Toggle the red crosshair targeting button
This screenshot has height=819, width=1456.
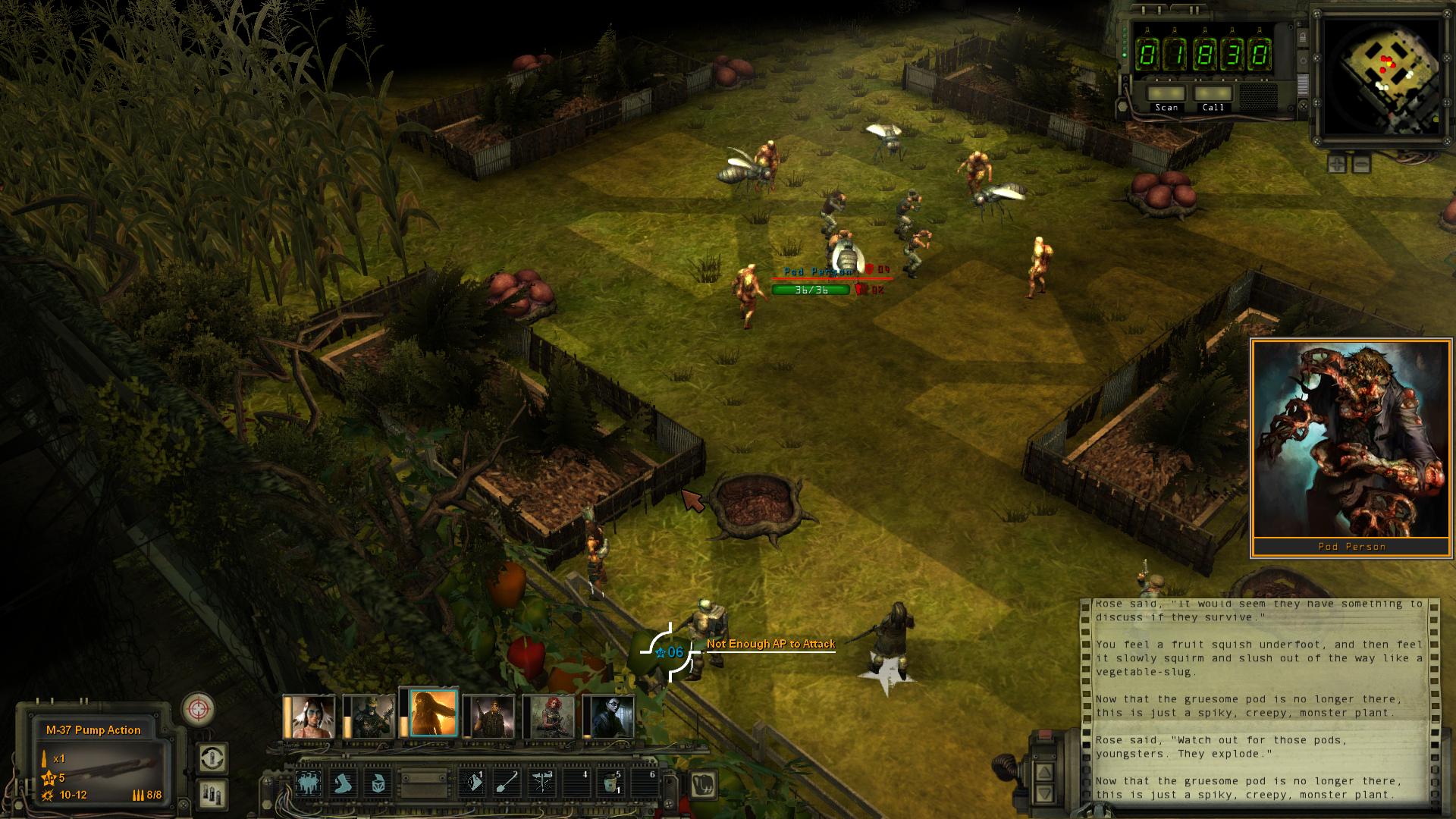point(199,710)
